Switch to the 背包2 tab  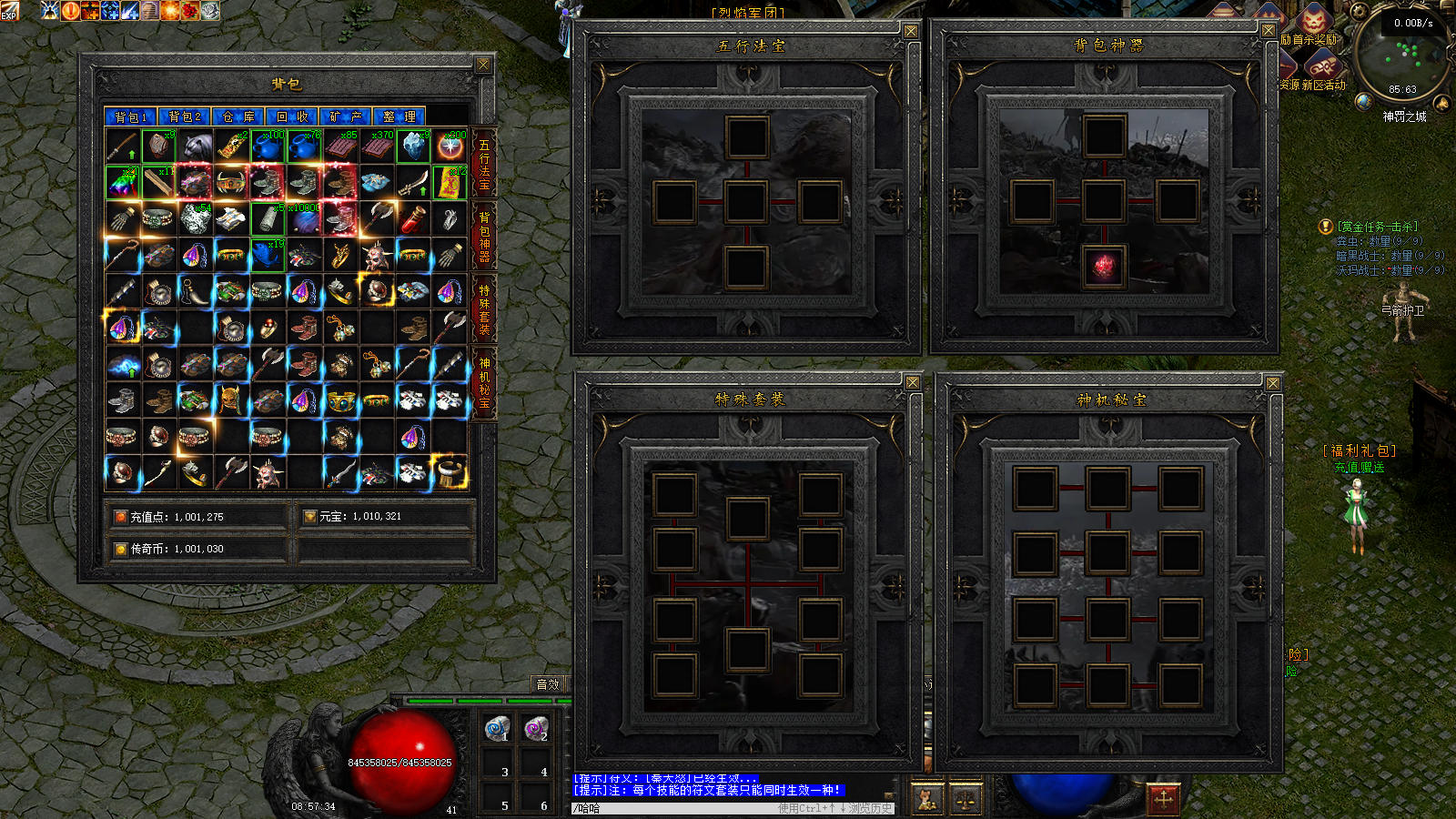click(184, 116)
